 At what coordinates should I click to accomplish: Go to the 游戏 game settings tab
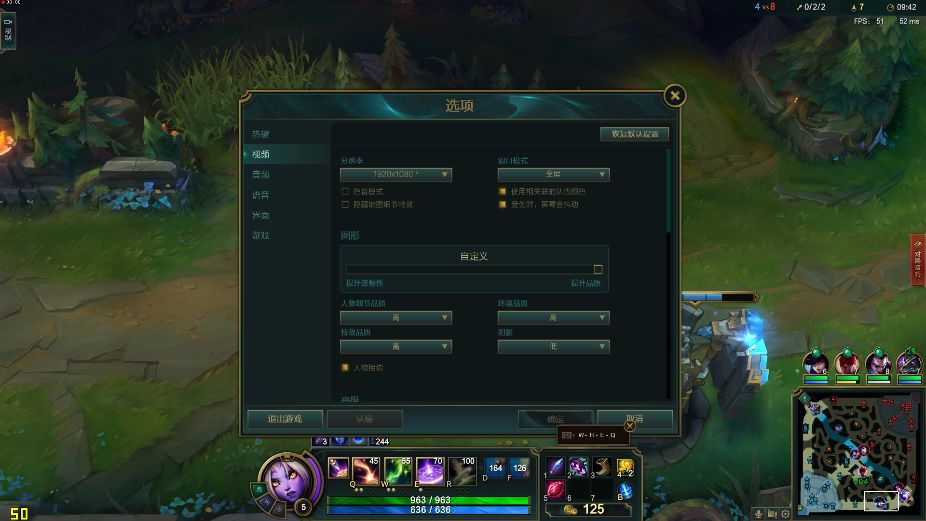(261, 235)
